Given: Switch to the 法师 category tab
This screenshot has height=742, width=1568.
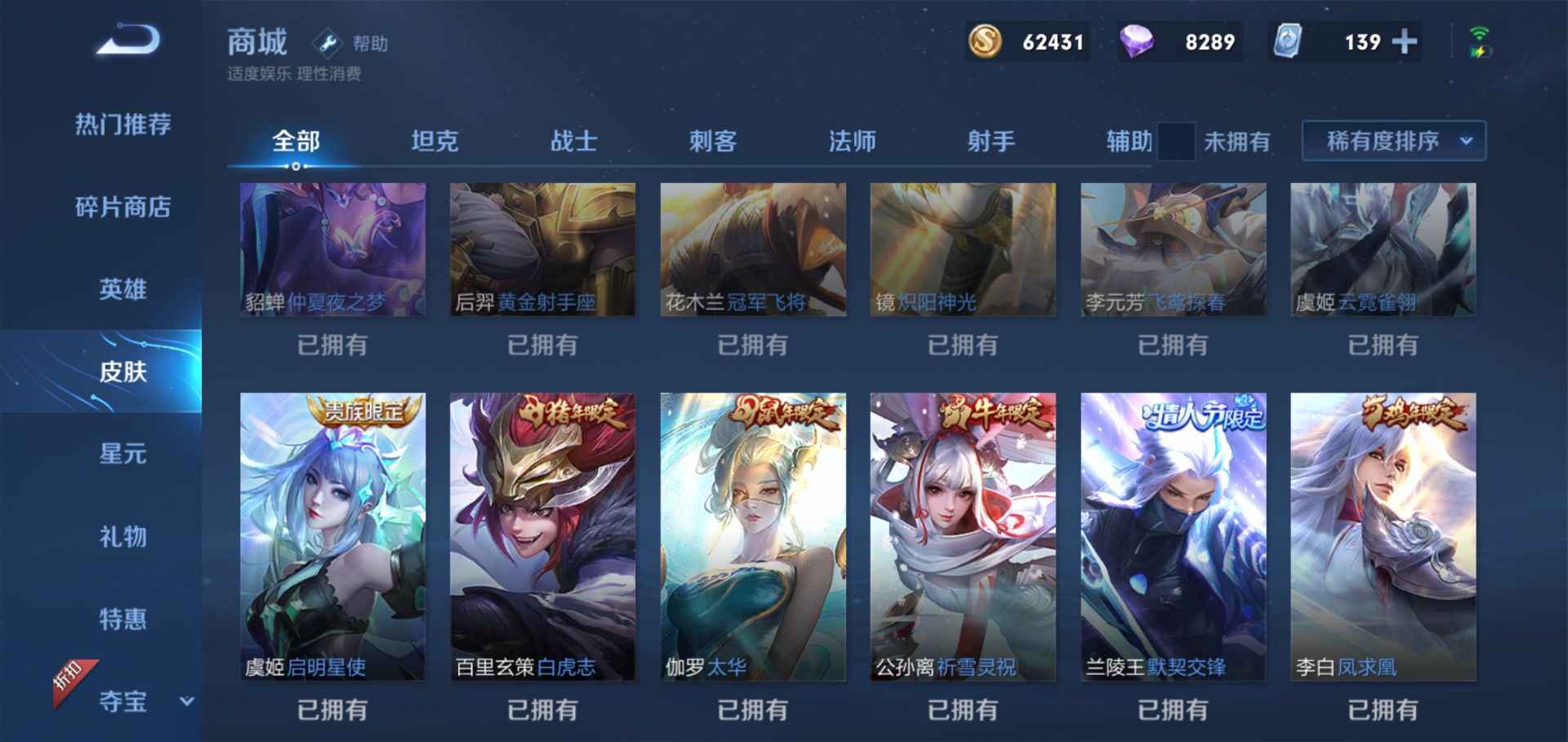Looking at the screenshot, I should 852,140.
